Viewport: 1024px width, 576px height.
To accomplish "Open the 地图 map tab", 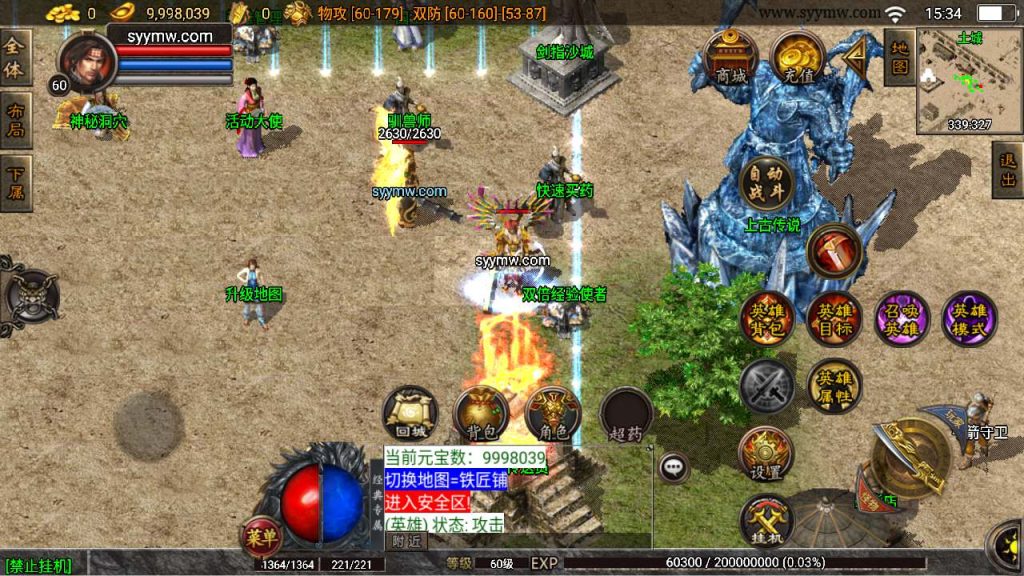I will pos(899,57).
